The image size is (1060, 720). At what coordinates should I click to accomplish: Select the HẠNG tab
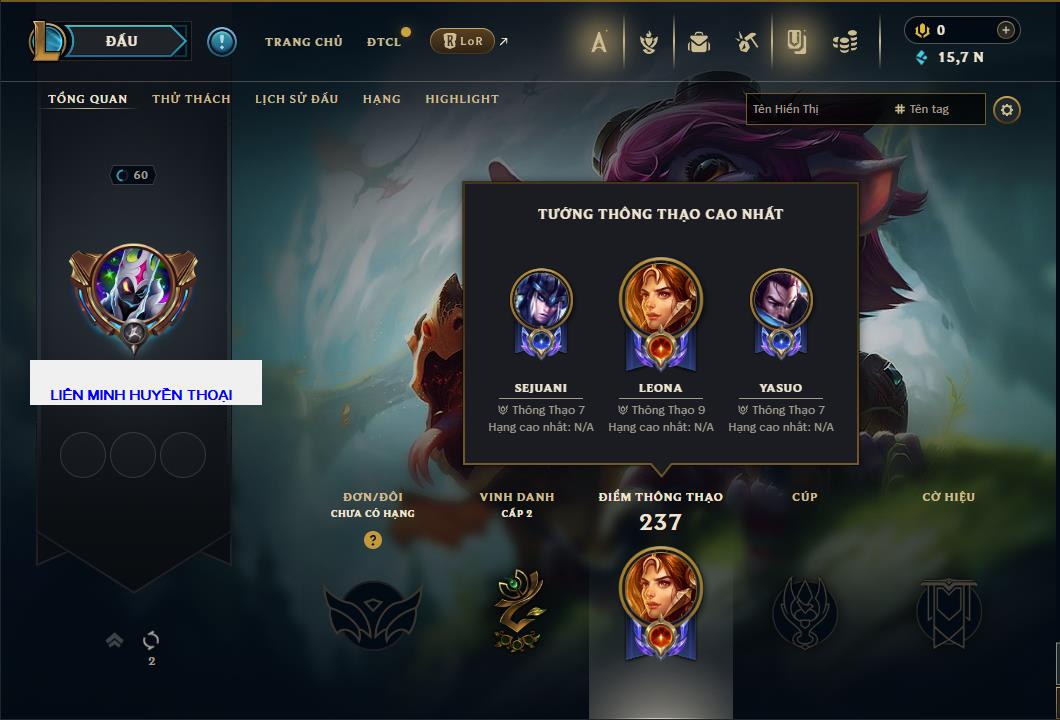(x=381, y=99)
